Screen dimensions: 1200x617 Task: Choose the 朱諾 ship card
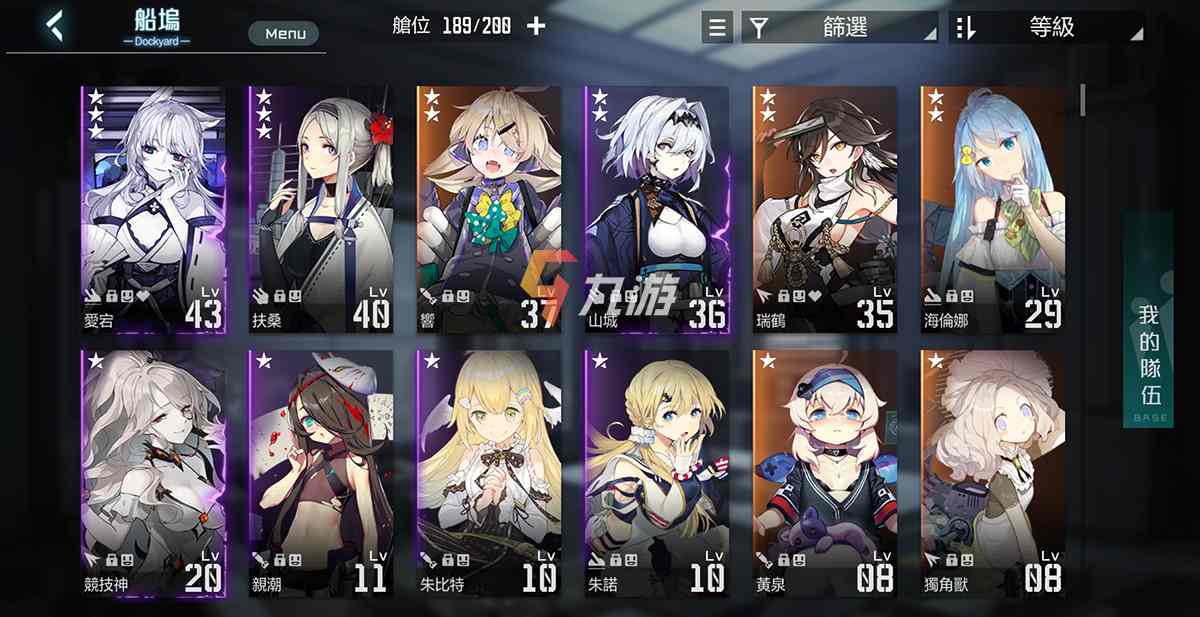[657, 473]
